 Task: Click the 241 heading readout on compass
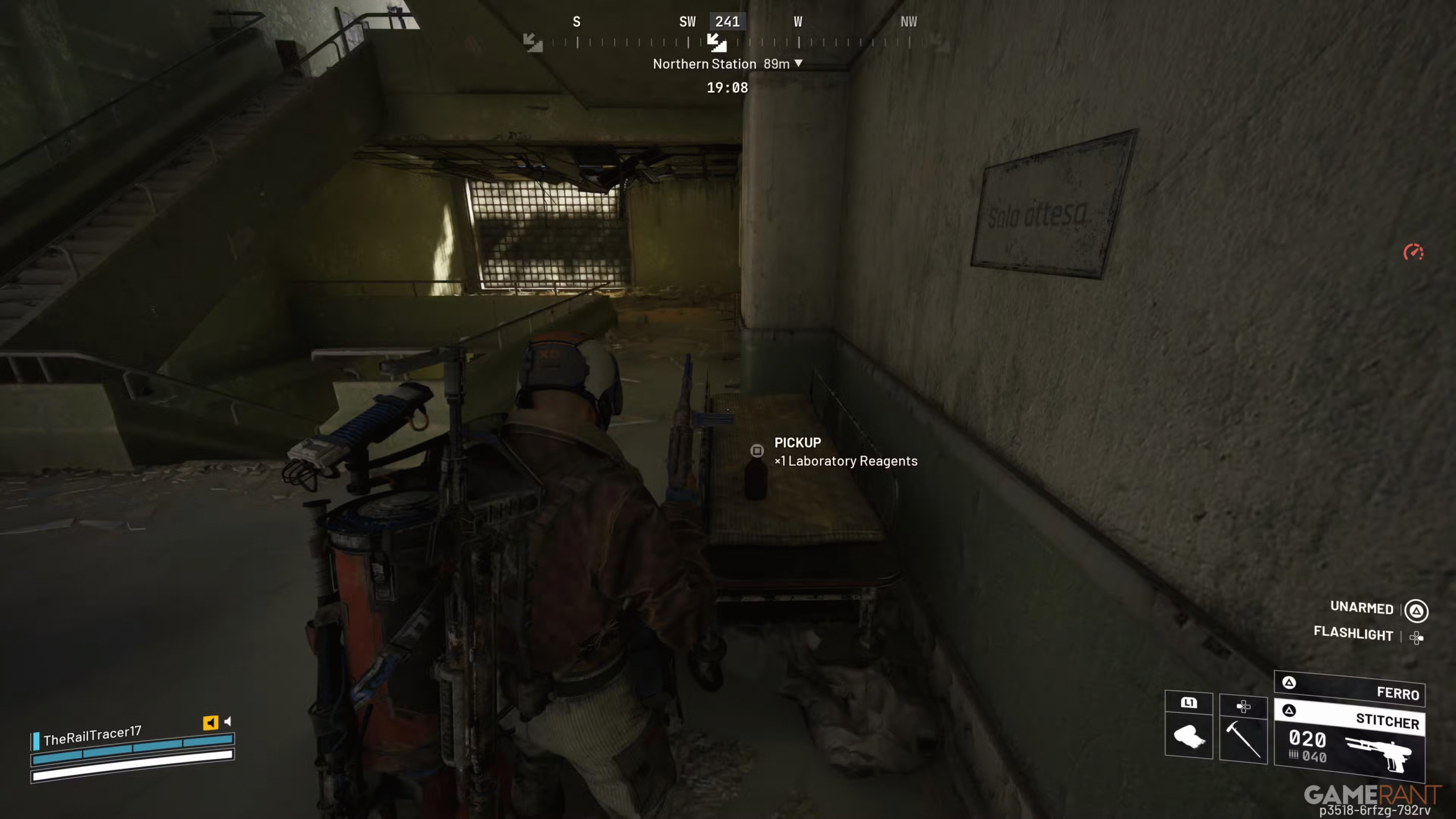[727, 22]
